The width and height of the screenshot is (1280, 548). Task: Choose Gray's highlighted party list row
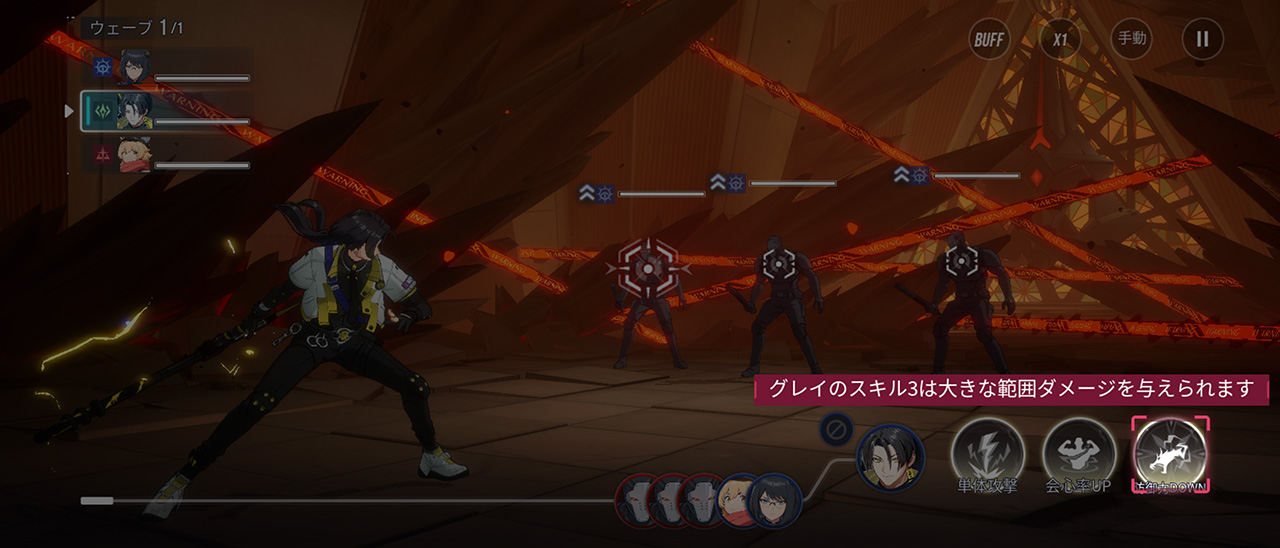tap(166, 111)
